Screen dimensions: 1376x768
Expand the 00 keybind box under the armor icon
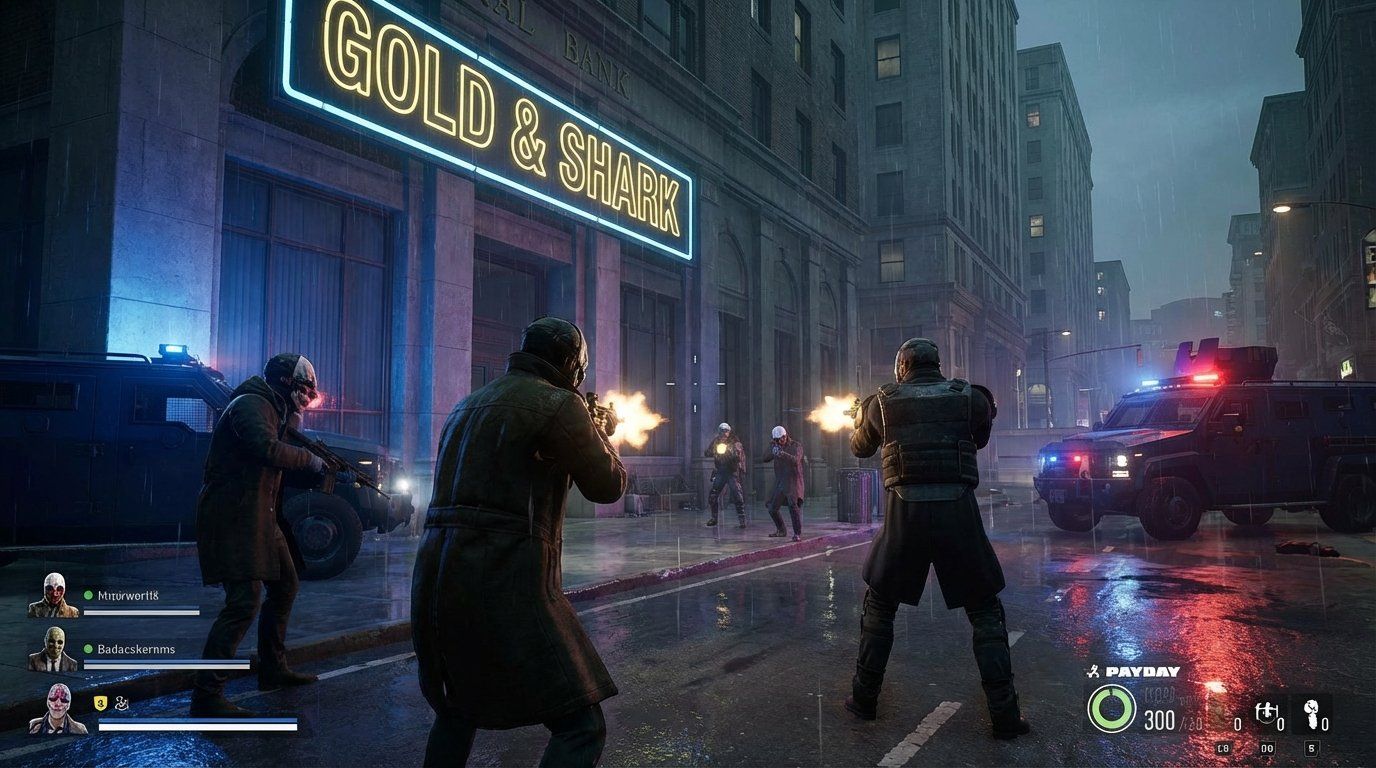(1268, 748)
